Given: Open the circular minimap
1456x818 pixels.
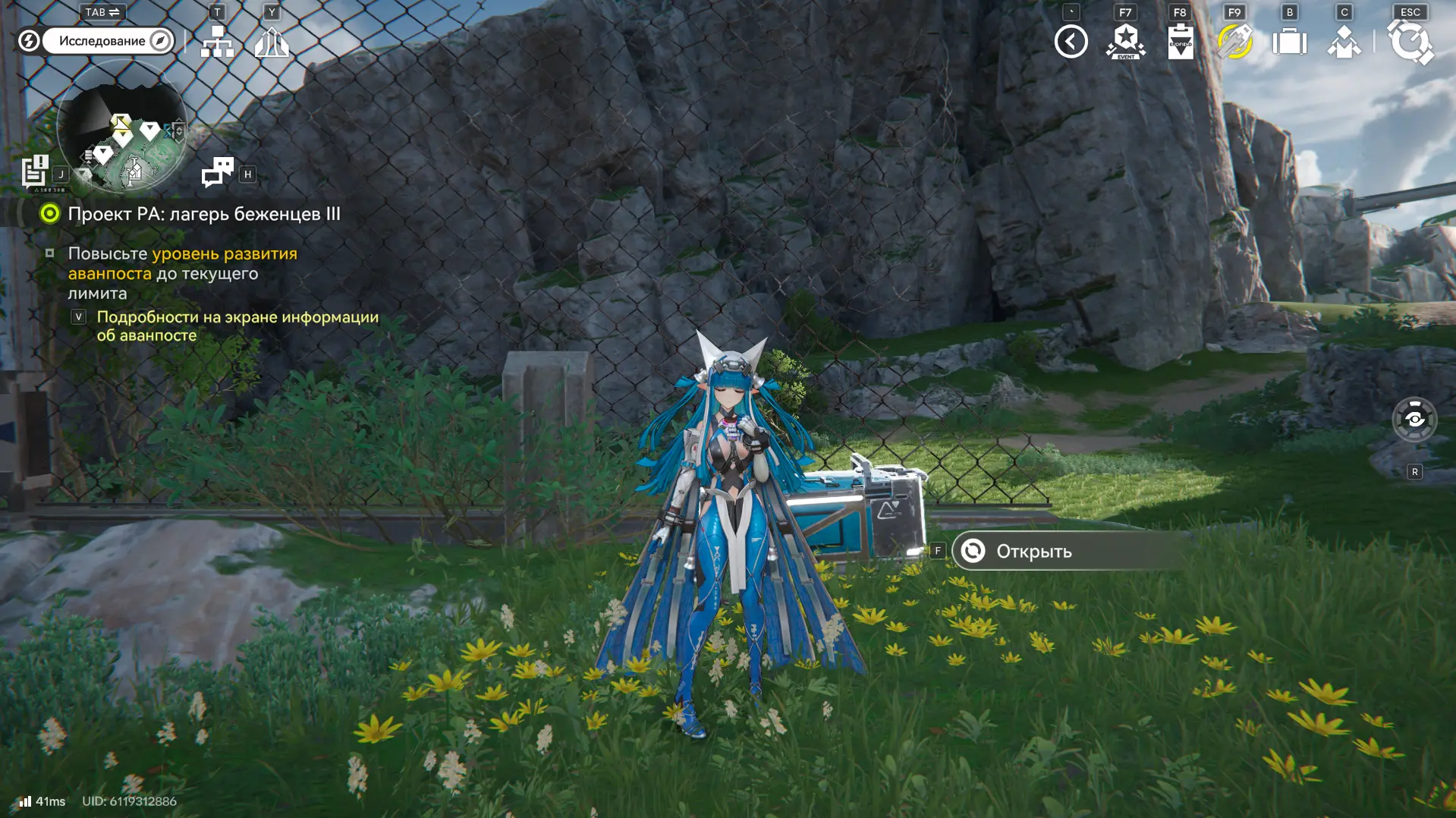Looking at the screenshot, I should click(122, 127).
